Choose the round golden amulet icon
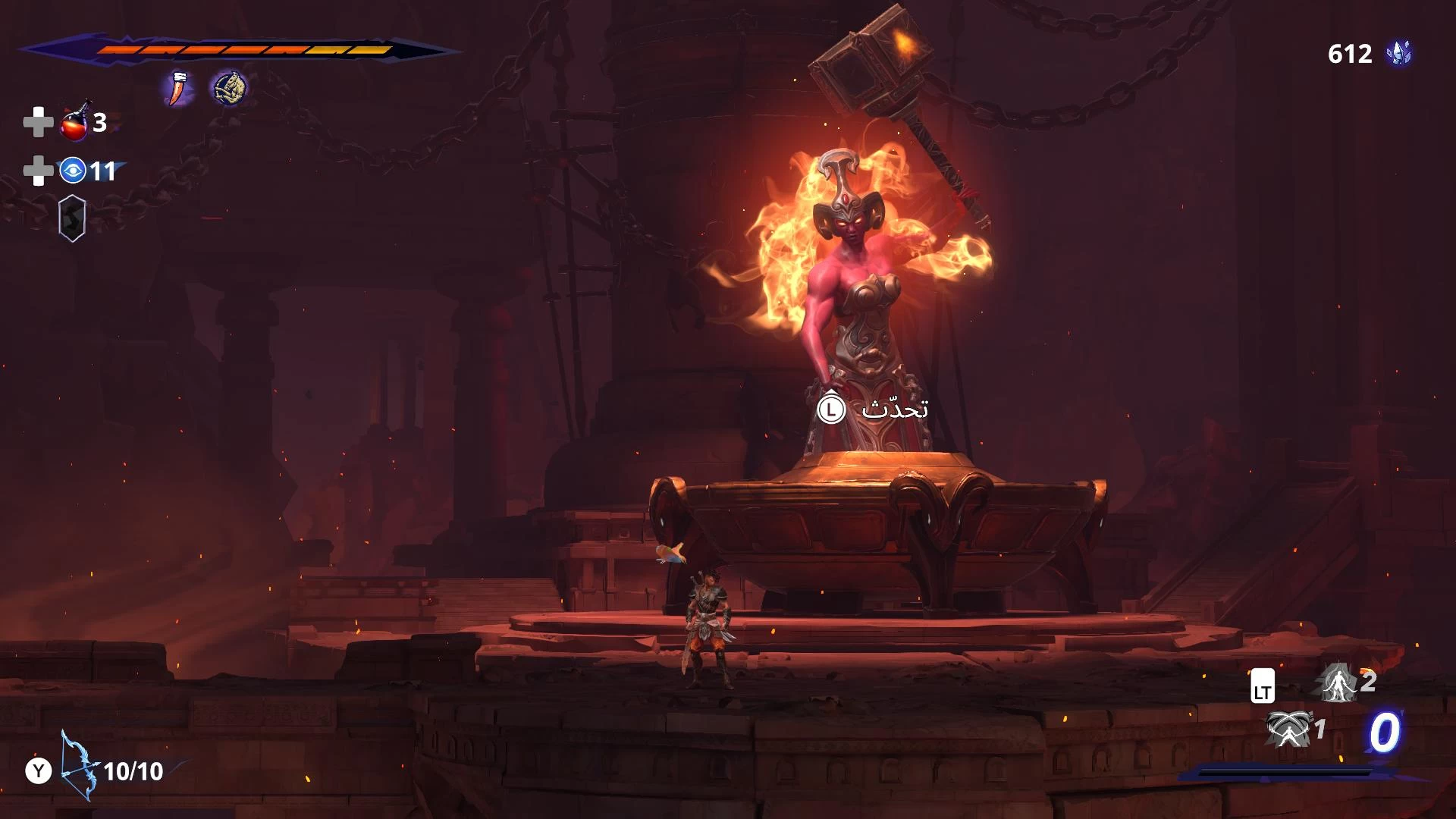1456x819 pixels. (230, 88)
